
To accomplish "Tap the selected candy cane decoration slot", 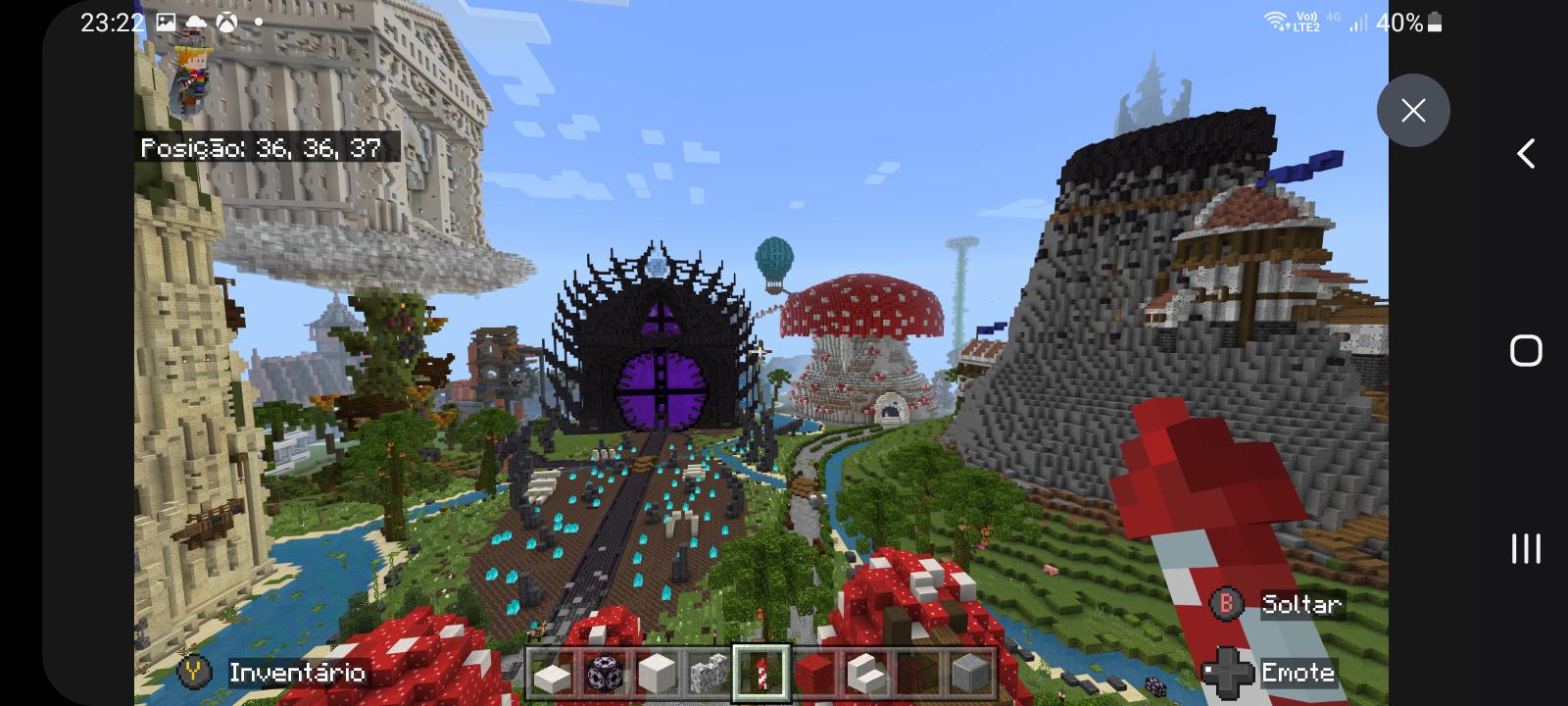I will point(761,673).
